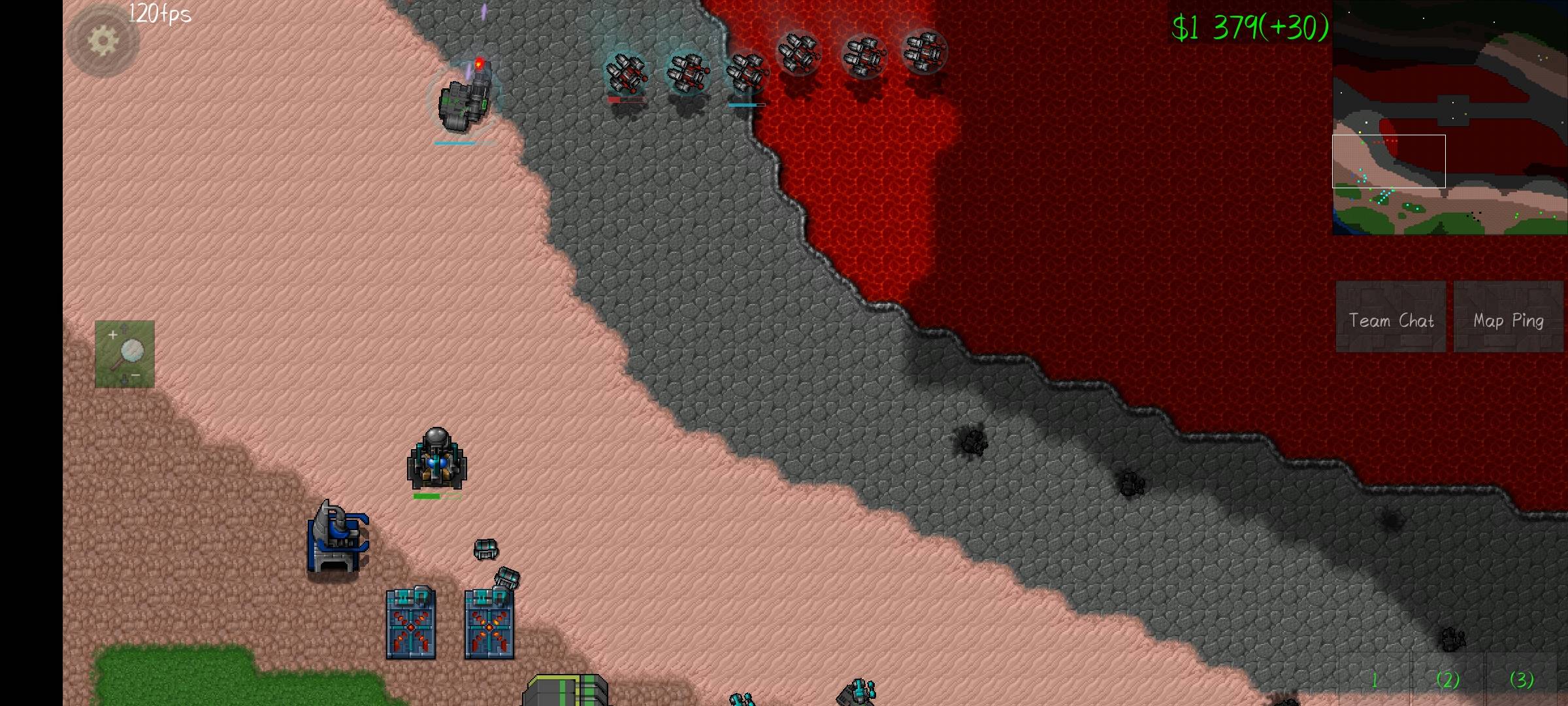Select control group 1
The image size is (1568, 706).
pyautogui.click(x=1375, y=680)
